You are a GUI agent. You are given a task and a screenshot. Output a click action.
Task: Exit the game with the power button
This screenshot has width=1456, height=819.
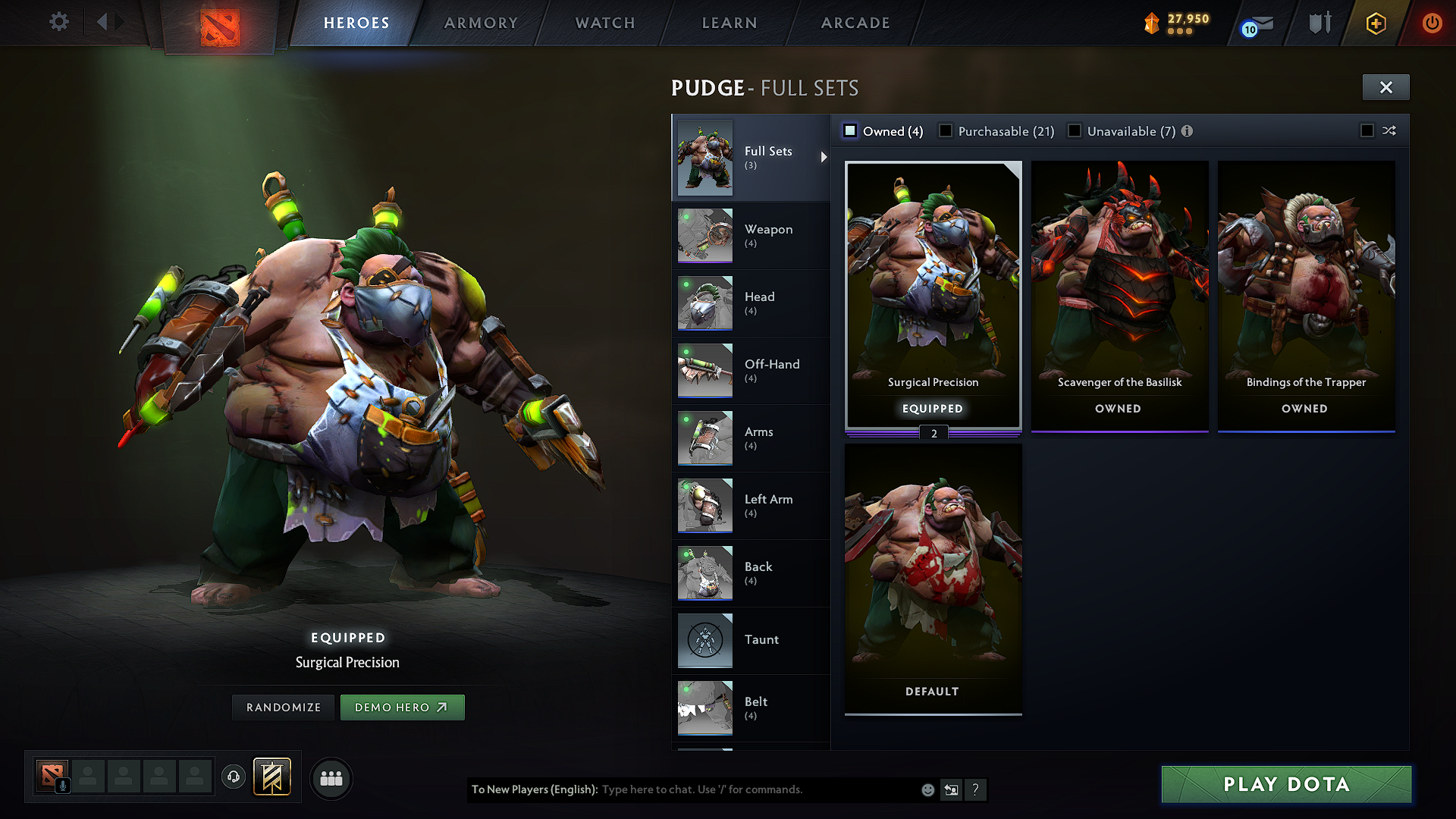1432,23
